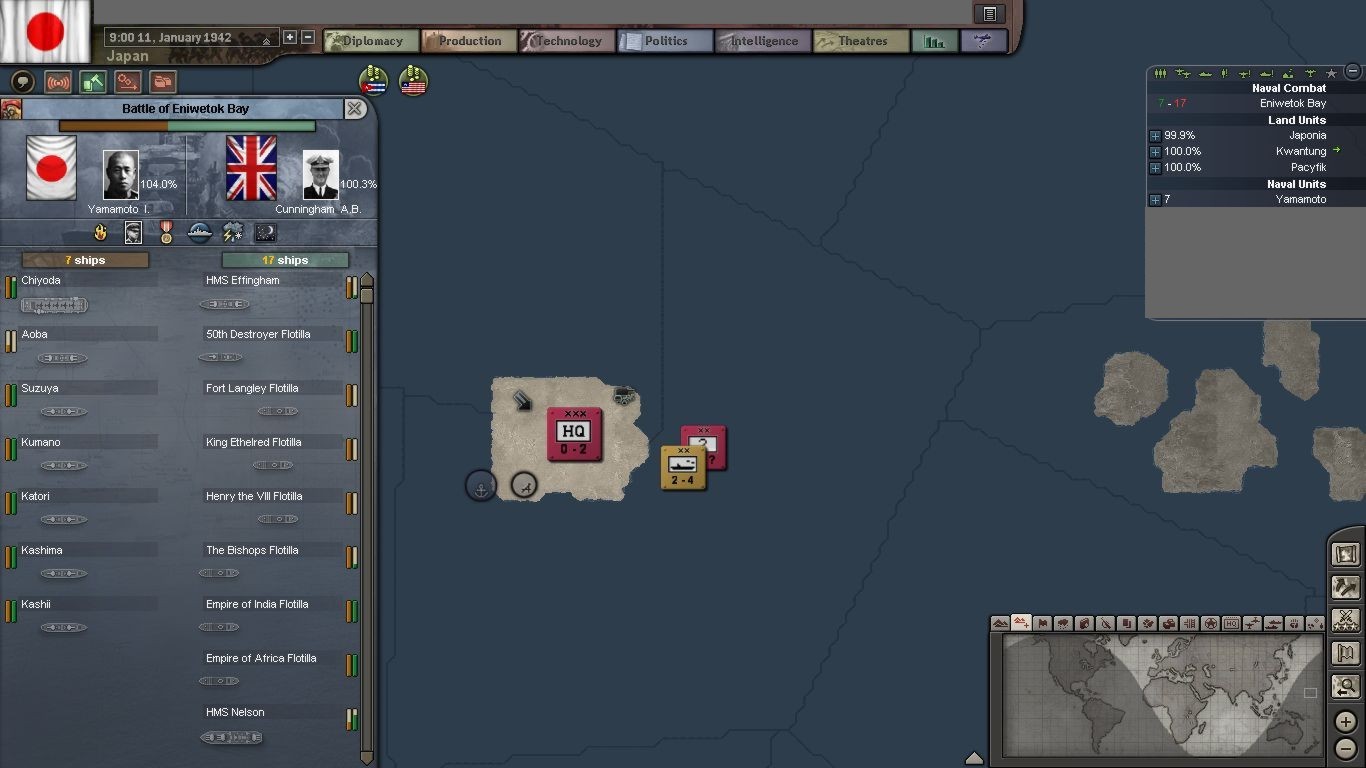Decrease game speed with minus button

tap(308, 38)
